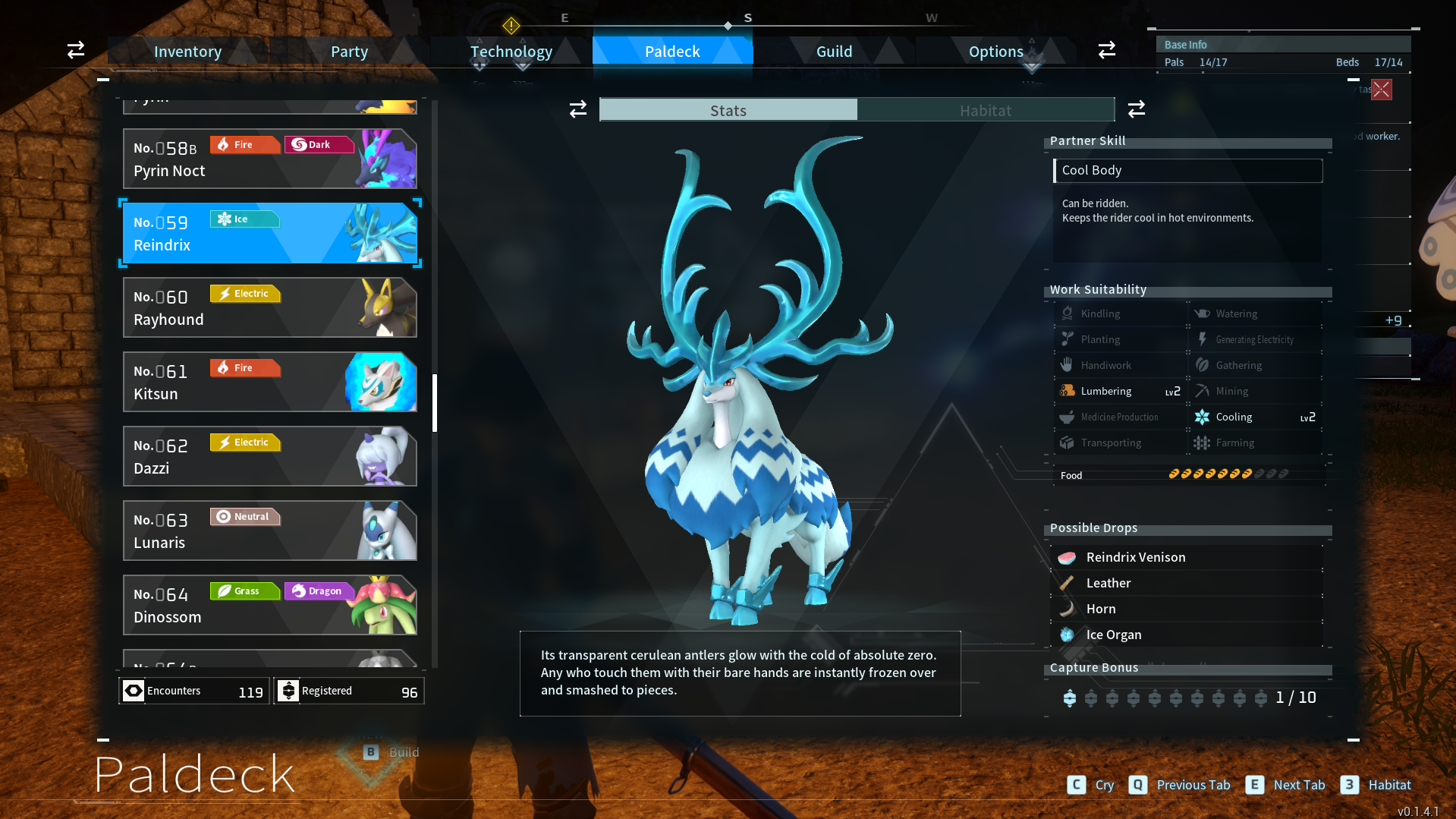The height and width of the screenshot is (819, 1456).
Task: Click the Ice Organ drop row
Action: 1187,635
